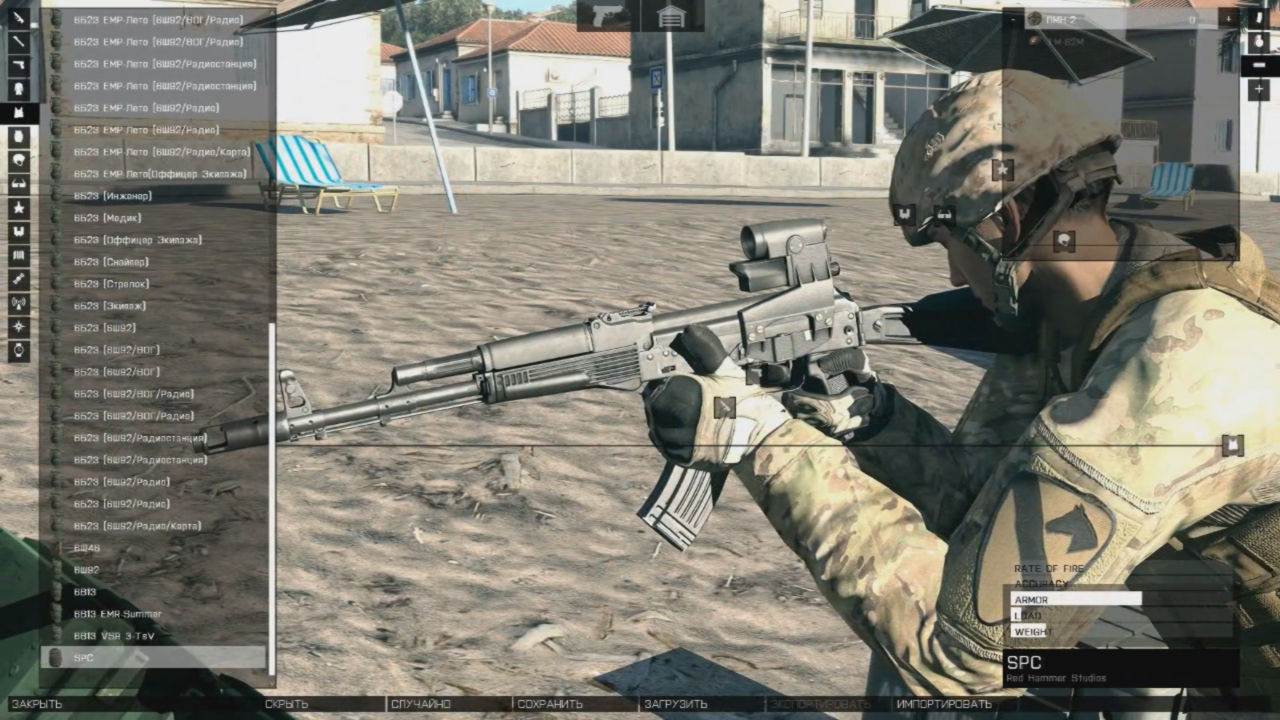Save the loadout with СОХРАНИТЬ
The image size is (1280, 720).
coord(548,703)
